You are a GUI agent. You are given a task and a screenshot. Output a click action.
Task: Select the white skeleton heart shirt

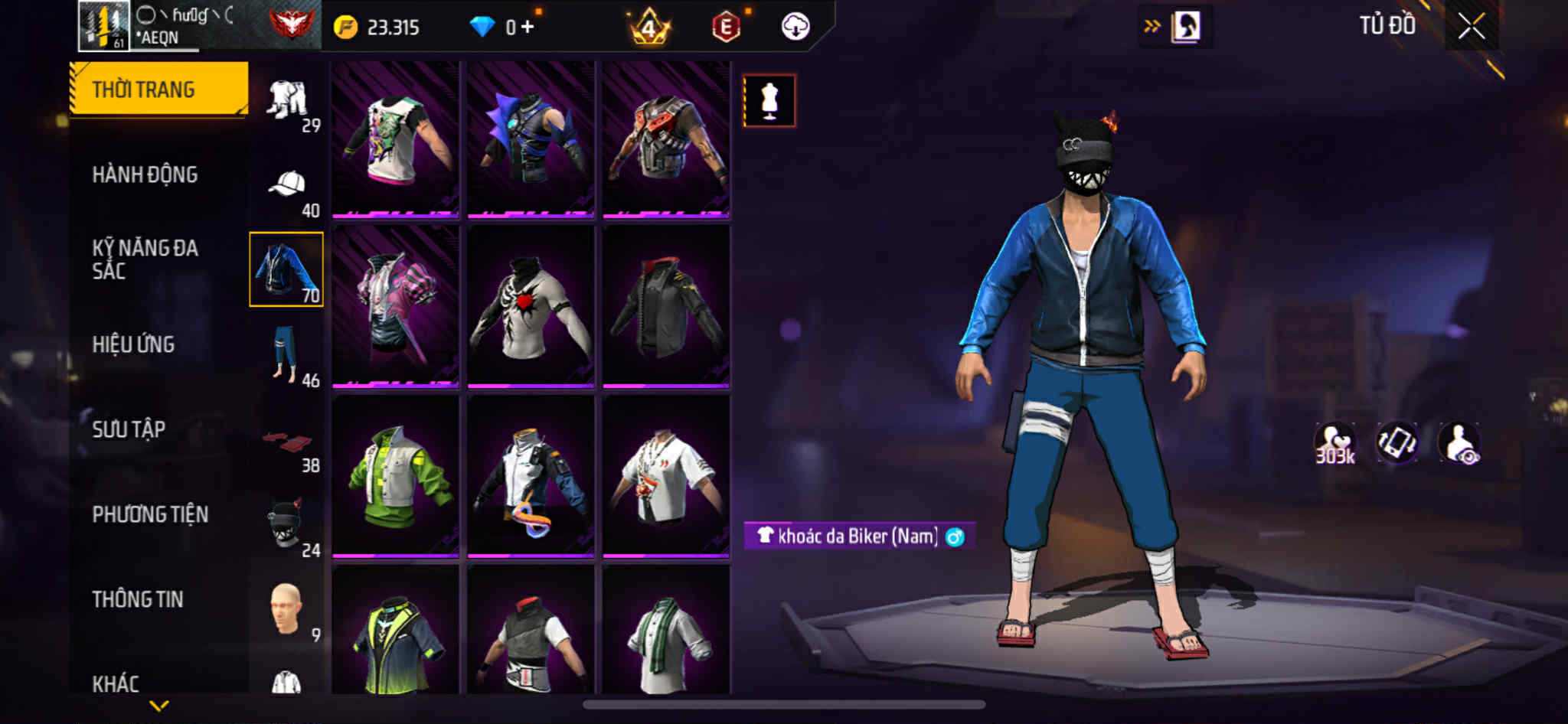[x=531, y=306]
